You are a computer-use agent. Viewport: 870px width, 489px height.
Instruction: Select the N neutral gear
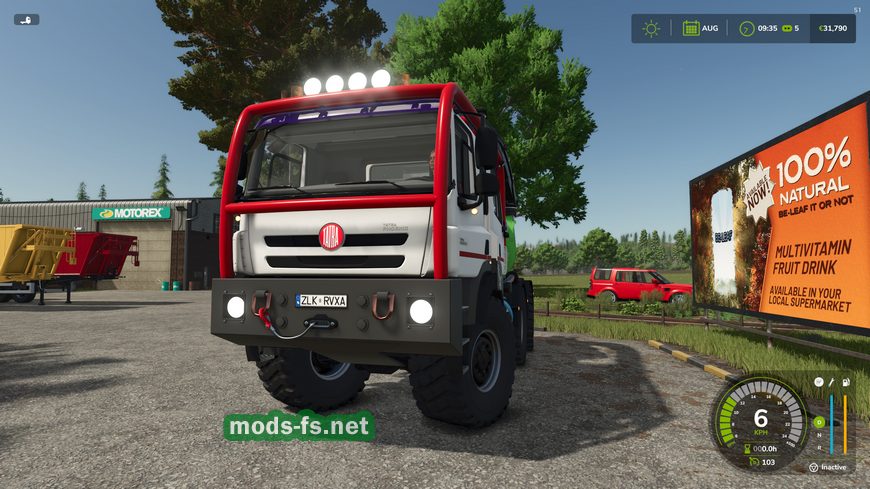[x=818, y=435]
